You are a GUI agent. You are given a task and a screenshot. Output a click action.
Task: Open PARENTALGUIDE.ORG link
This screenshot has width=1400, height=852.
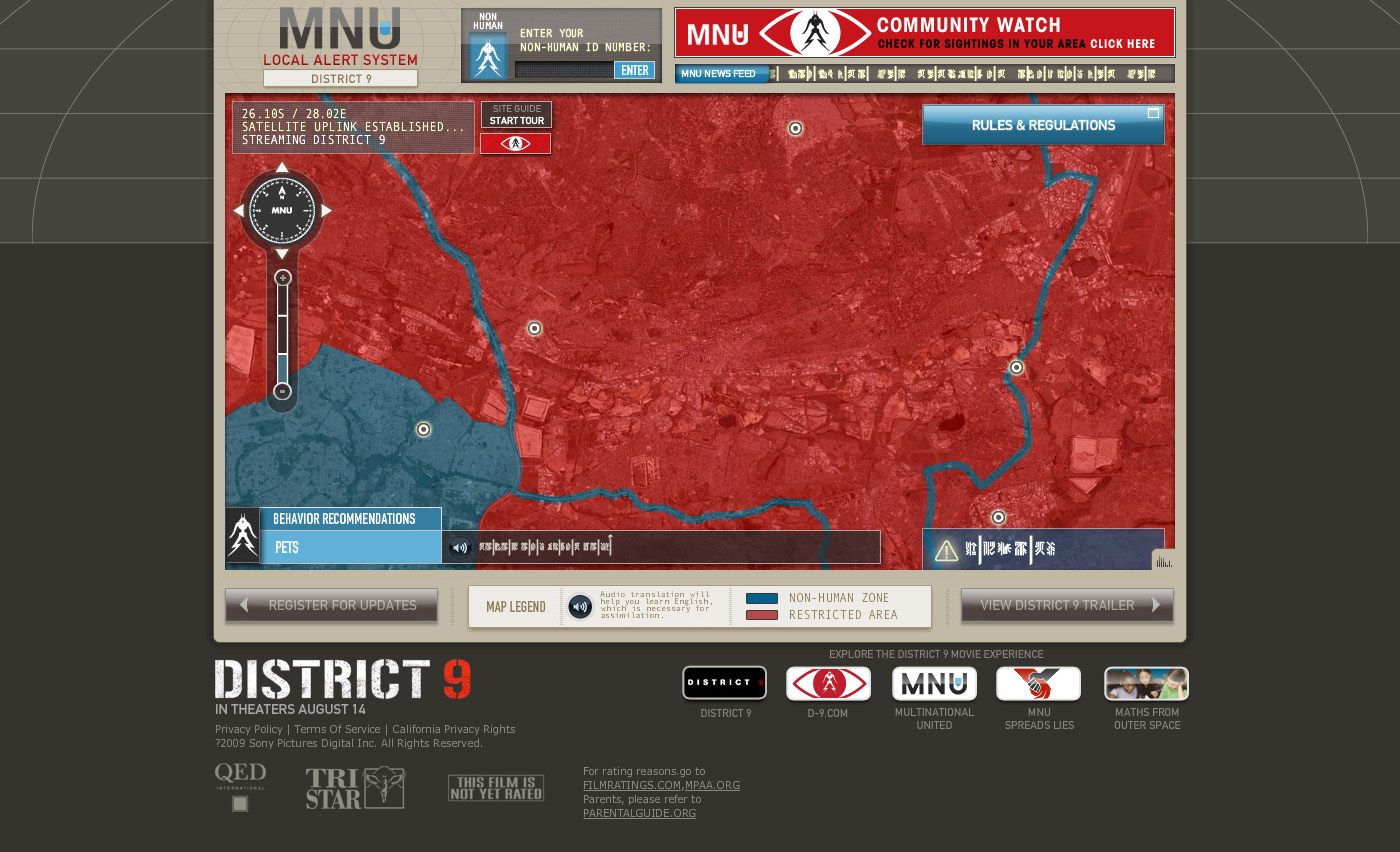coord(639,813)
